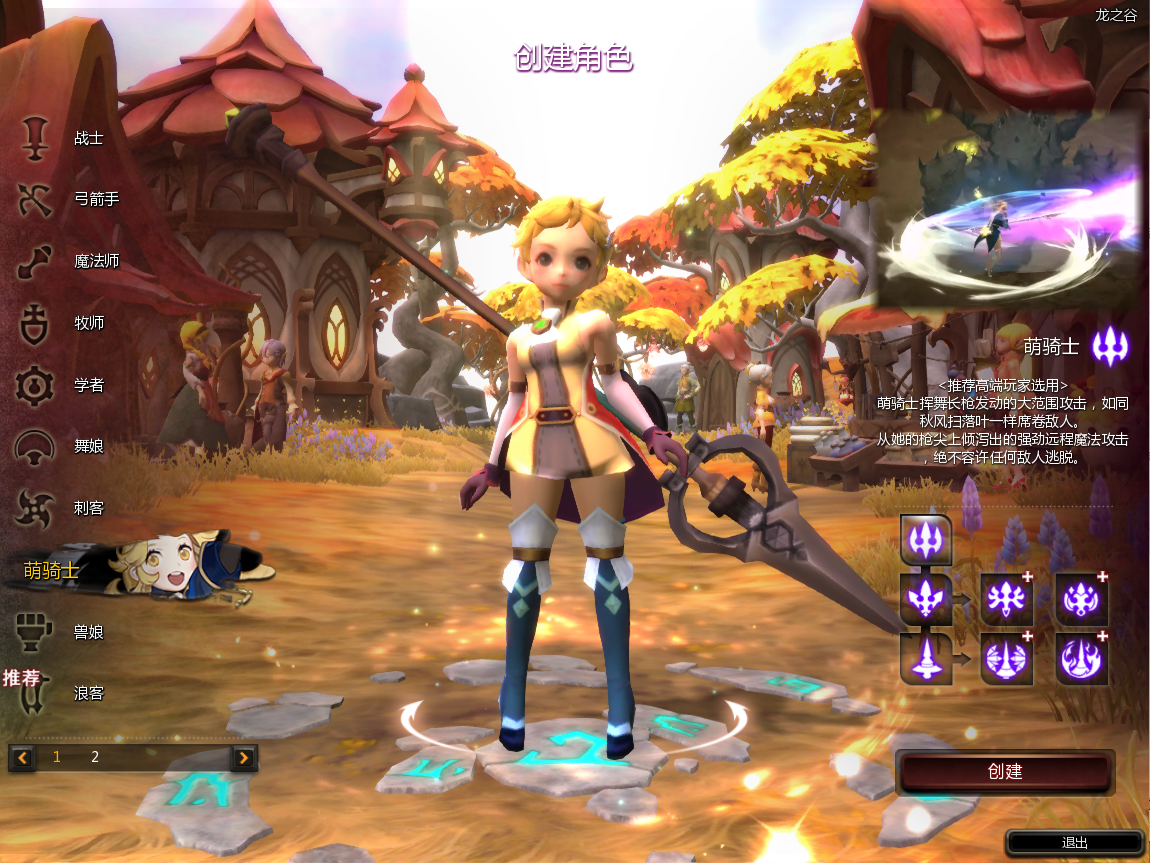
Task: Go to the next class page arrow
Action: point(243,757)
